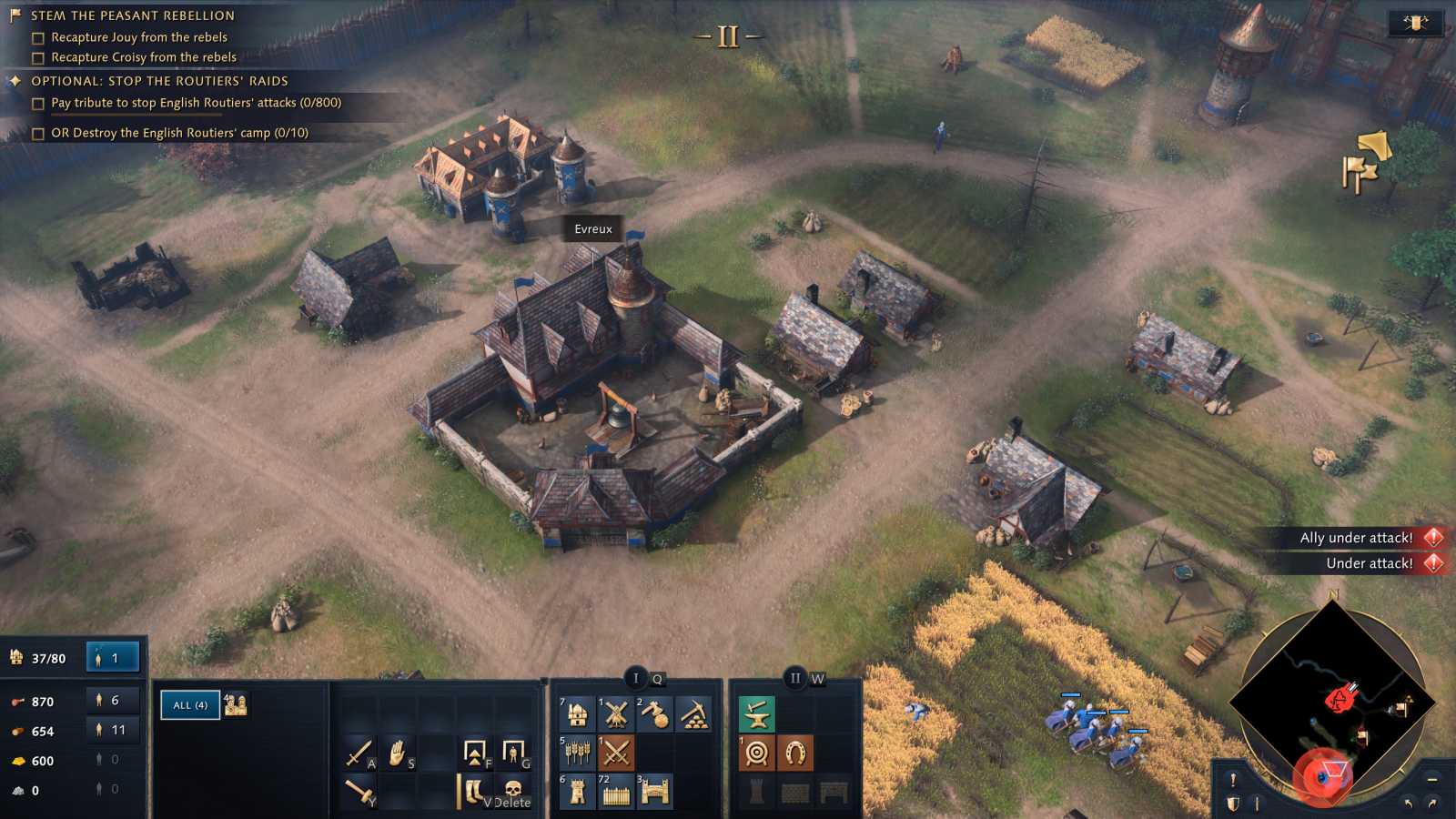The height and width of the screenshot is (819, 1456).
Task: Check the Recapture Jouy objective box
Action: (x=36, y=37)
